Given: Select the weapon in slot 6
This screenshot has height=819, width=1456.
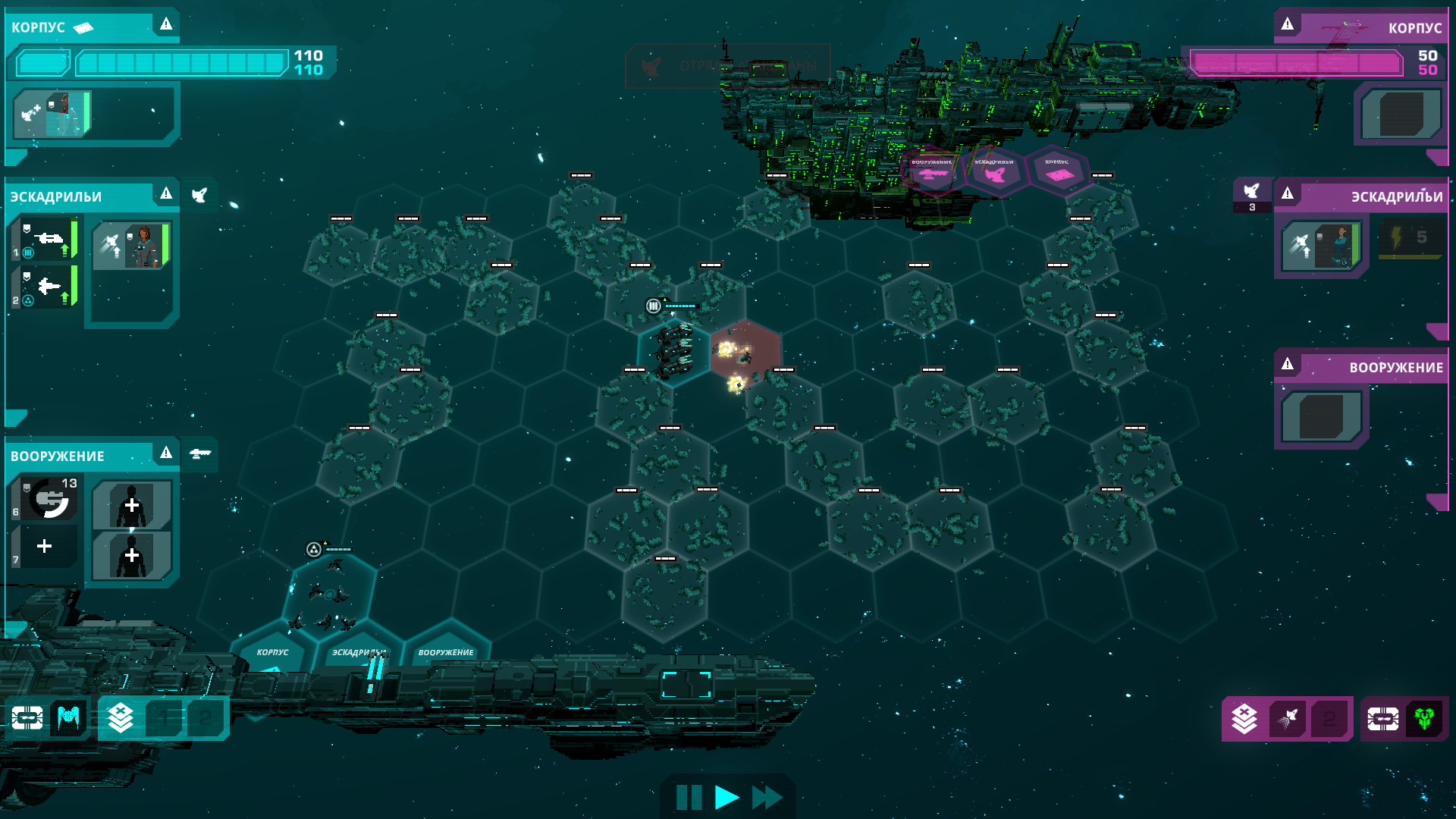Looking at the screenshot, I should (47, 499).
